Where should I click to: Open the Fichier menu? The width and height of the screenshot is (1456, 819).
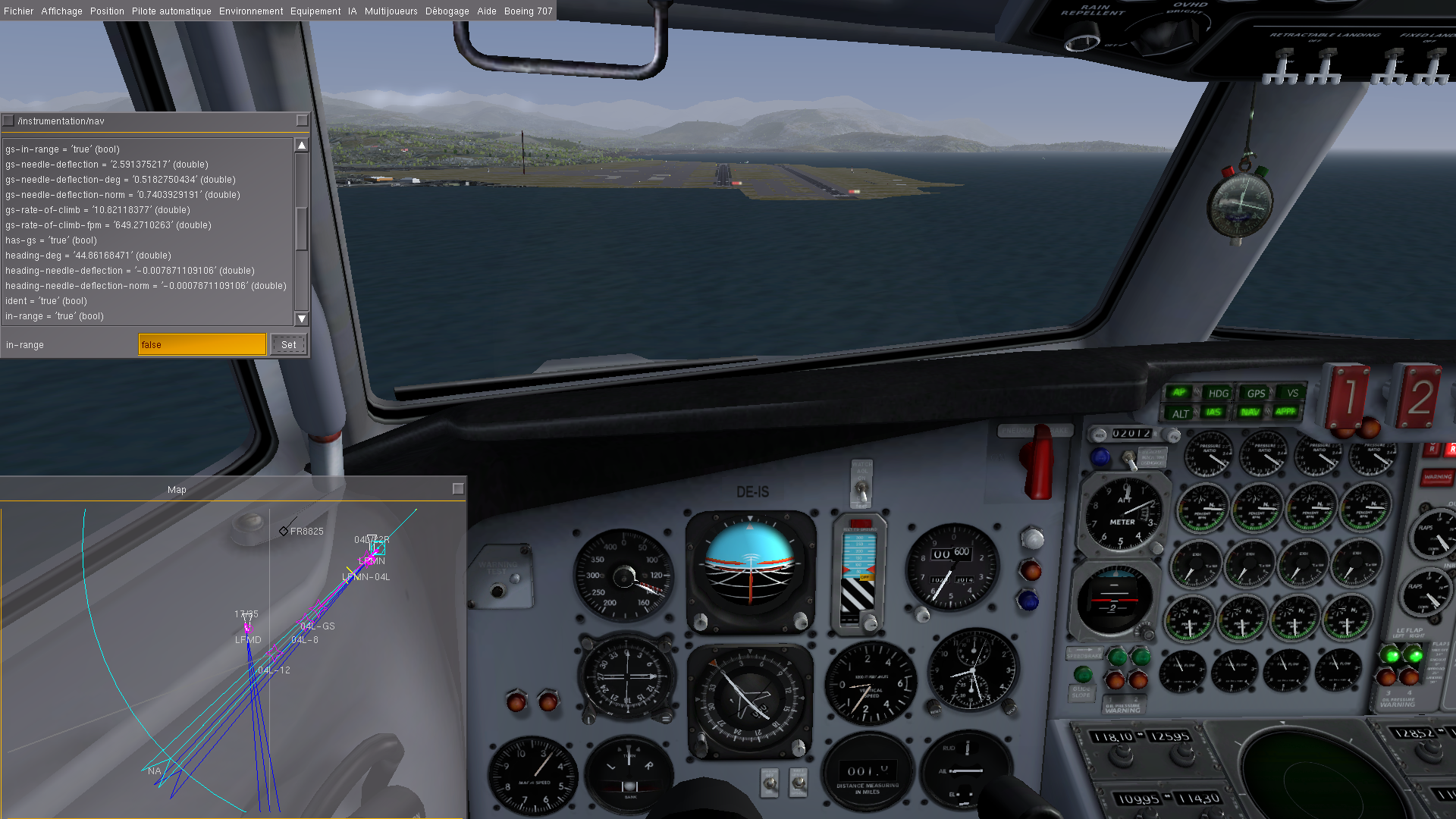coord(19,11)
